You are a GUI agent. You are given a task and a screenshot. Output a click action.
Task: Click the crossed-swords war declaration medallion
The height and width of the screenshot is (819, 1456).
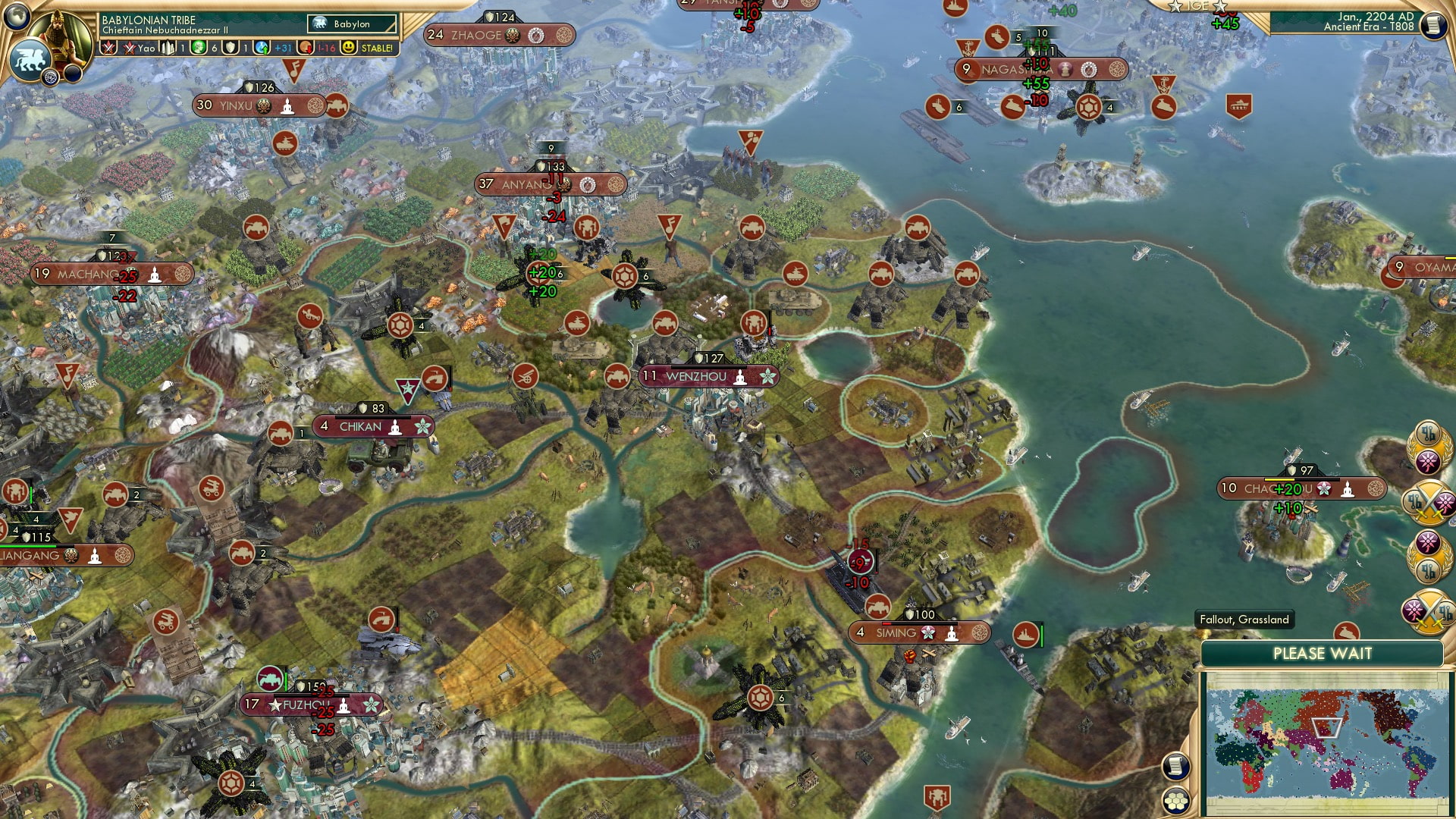point(1427,500)
